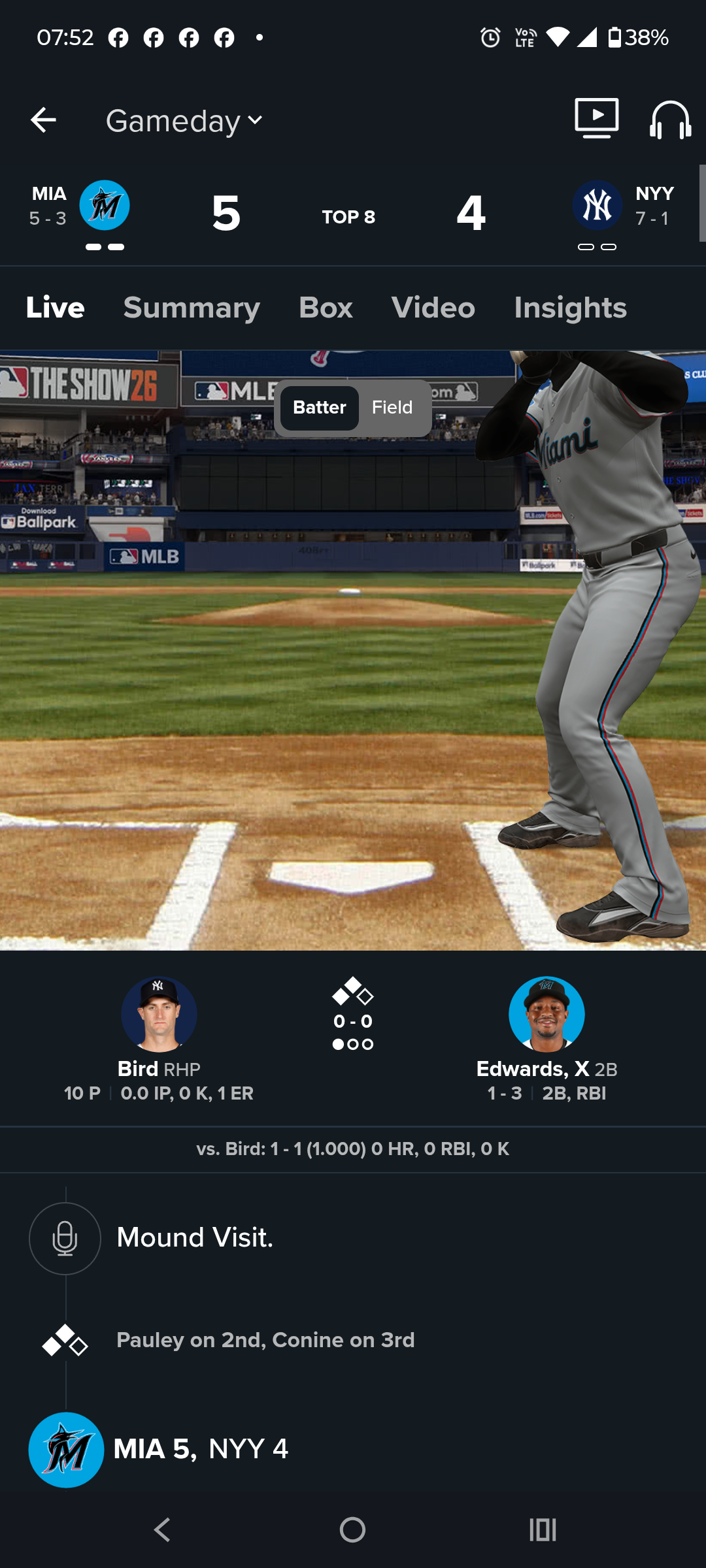
Task: Tap the headphones audio icon
Action: (670, 120)
